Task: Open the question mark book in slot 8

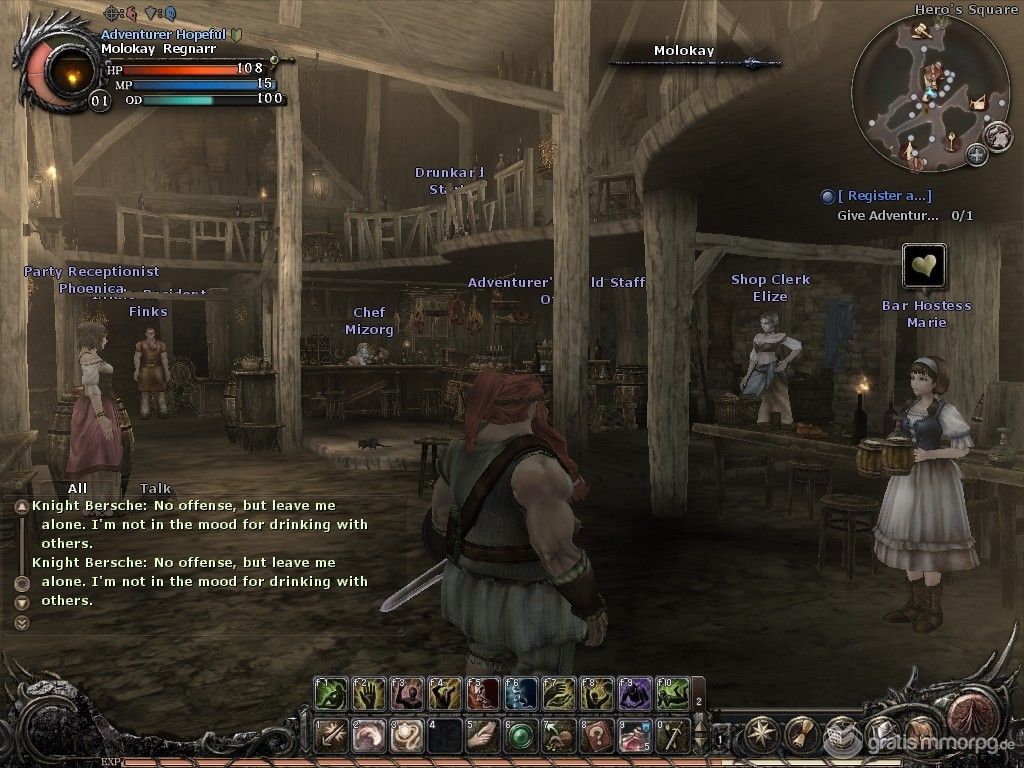Action: tap(596, 734)
